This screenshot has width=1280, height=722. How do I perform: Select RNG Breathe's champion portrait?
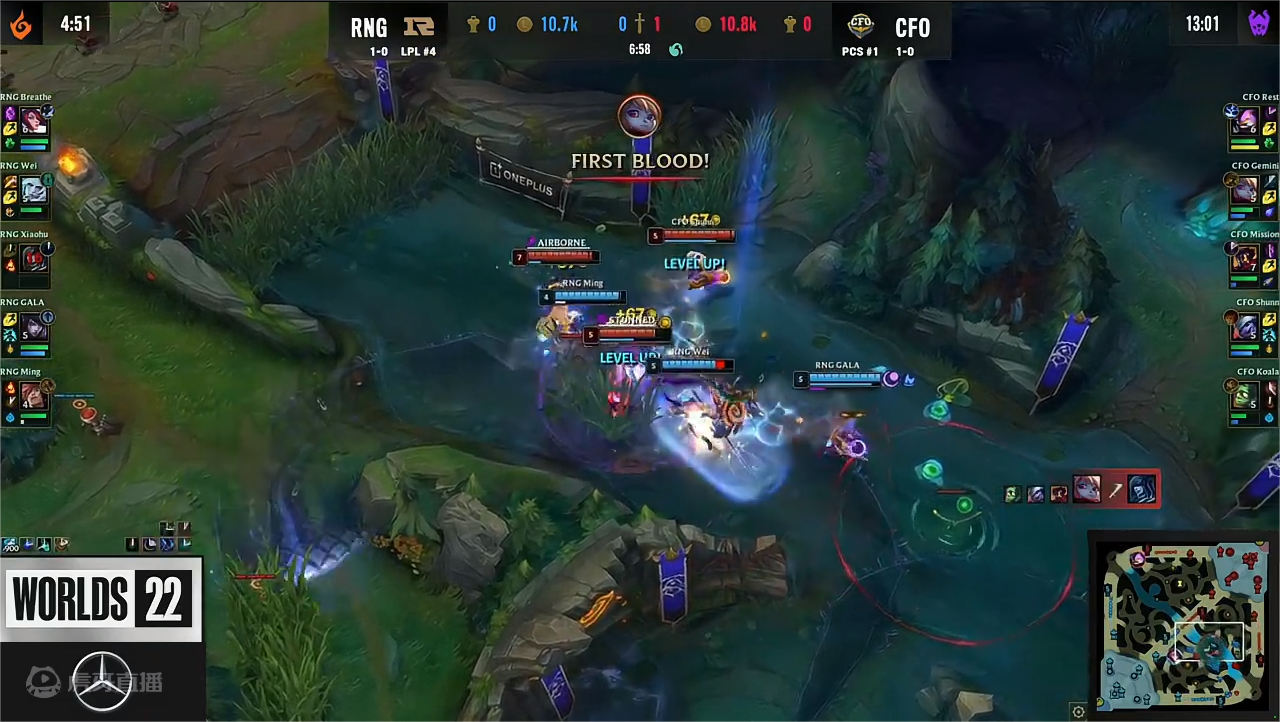coord(34,120)
